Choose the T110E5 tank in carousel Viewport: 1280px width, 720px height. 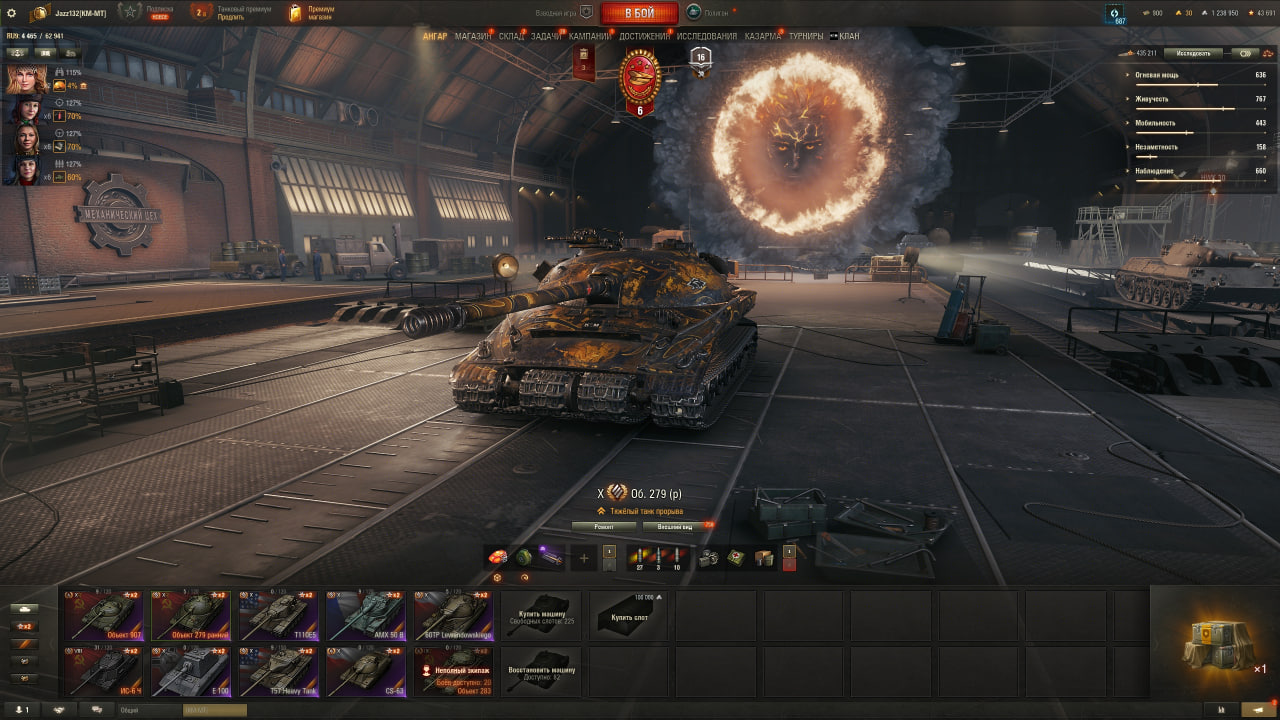(x=279, y=614)
